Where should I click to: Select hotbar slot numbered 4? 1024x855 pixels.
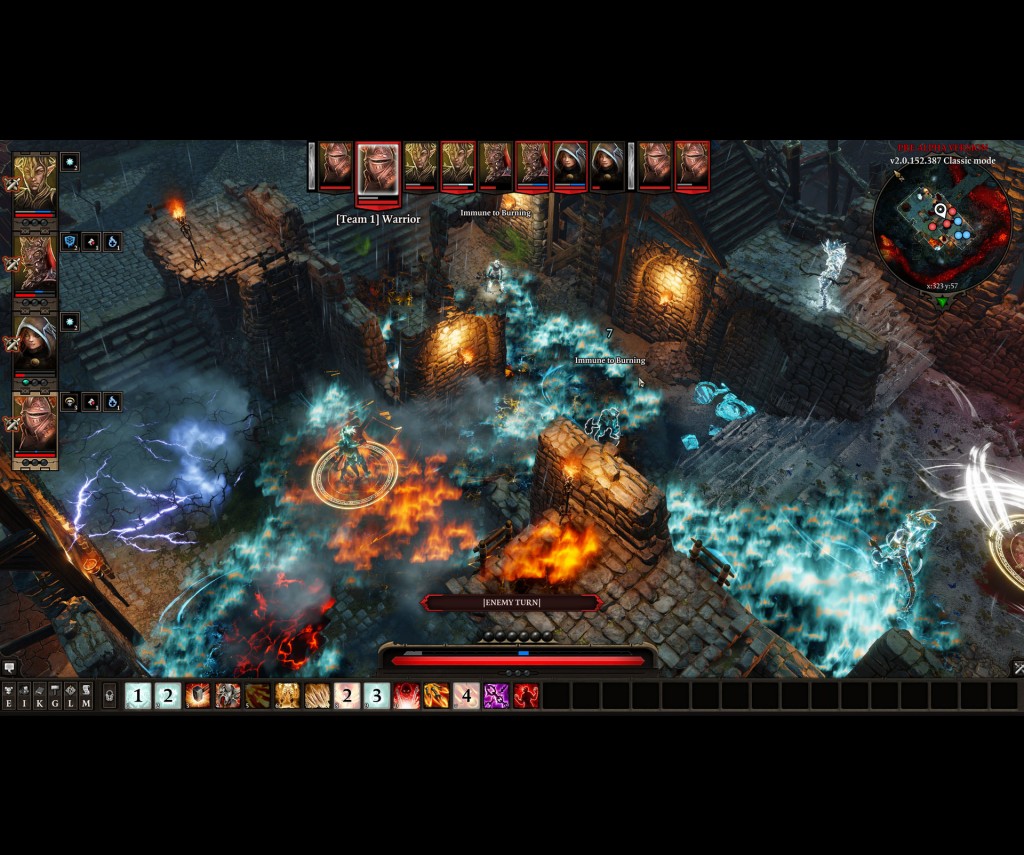coord(466,695)
